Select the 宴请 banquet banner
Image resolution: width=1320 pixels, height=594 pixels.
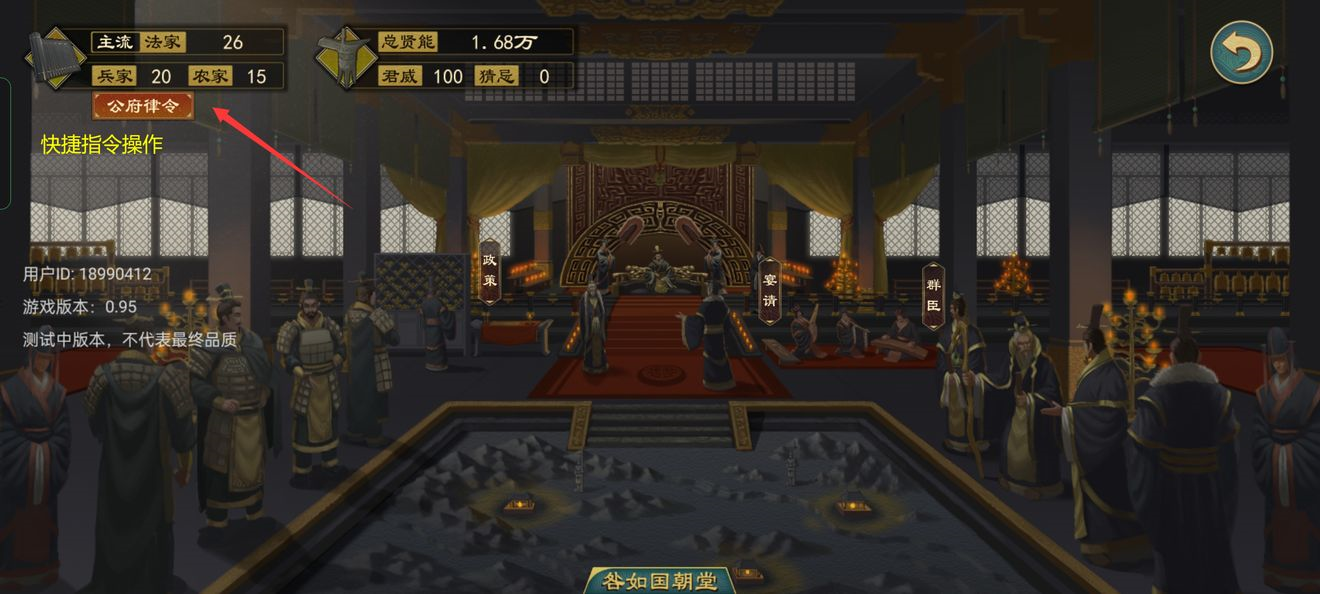pos(769,292)
